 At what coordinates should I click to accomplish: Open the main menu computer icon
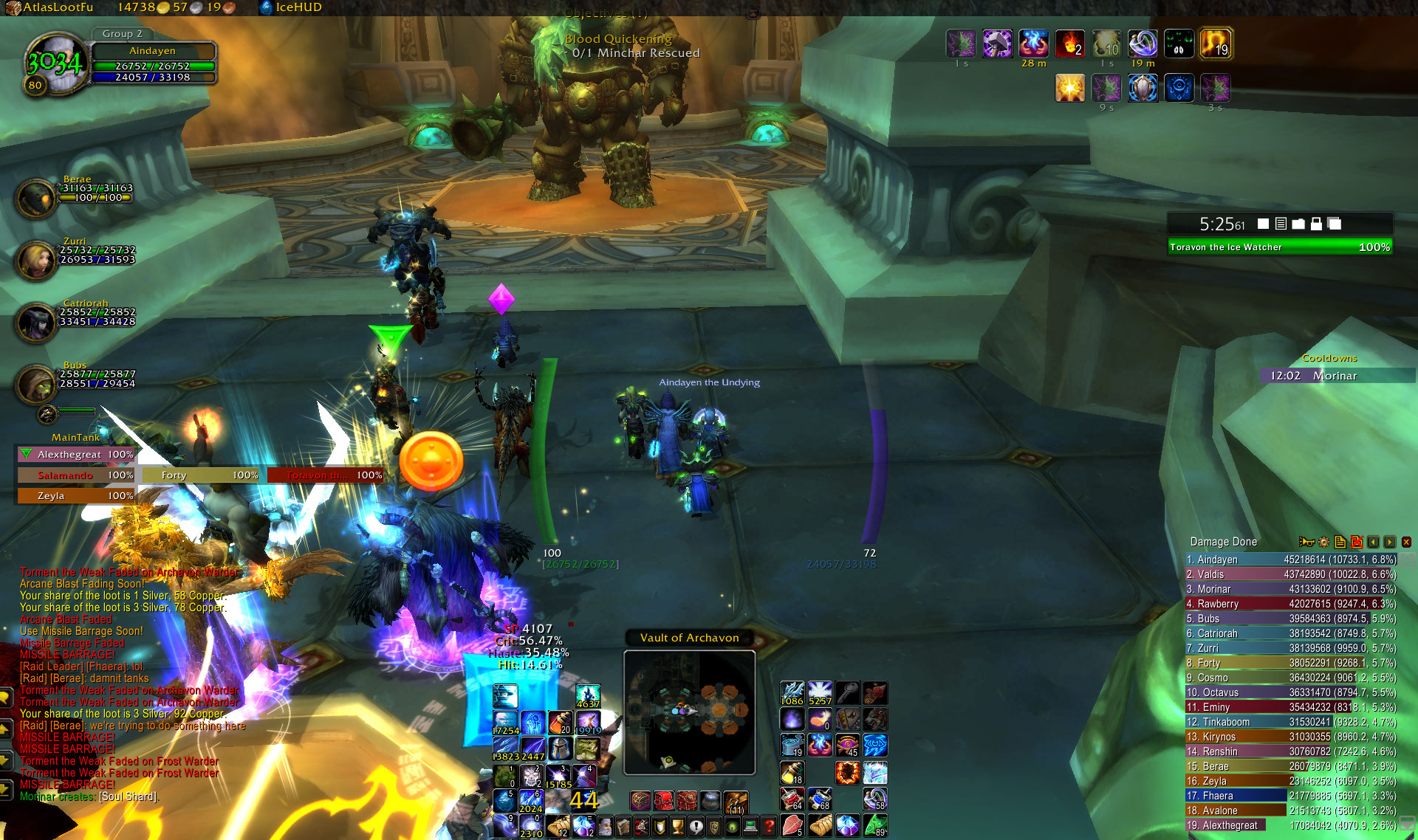[x=750, y=827]
